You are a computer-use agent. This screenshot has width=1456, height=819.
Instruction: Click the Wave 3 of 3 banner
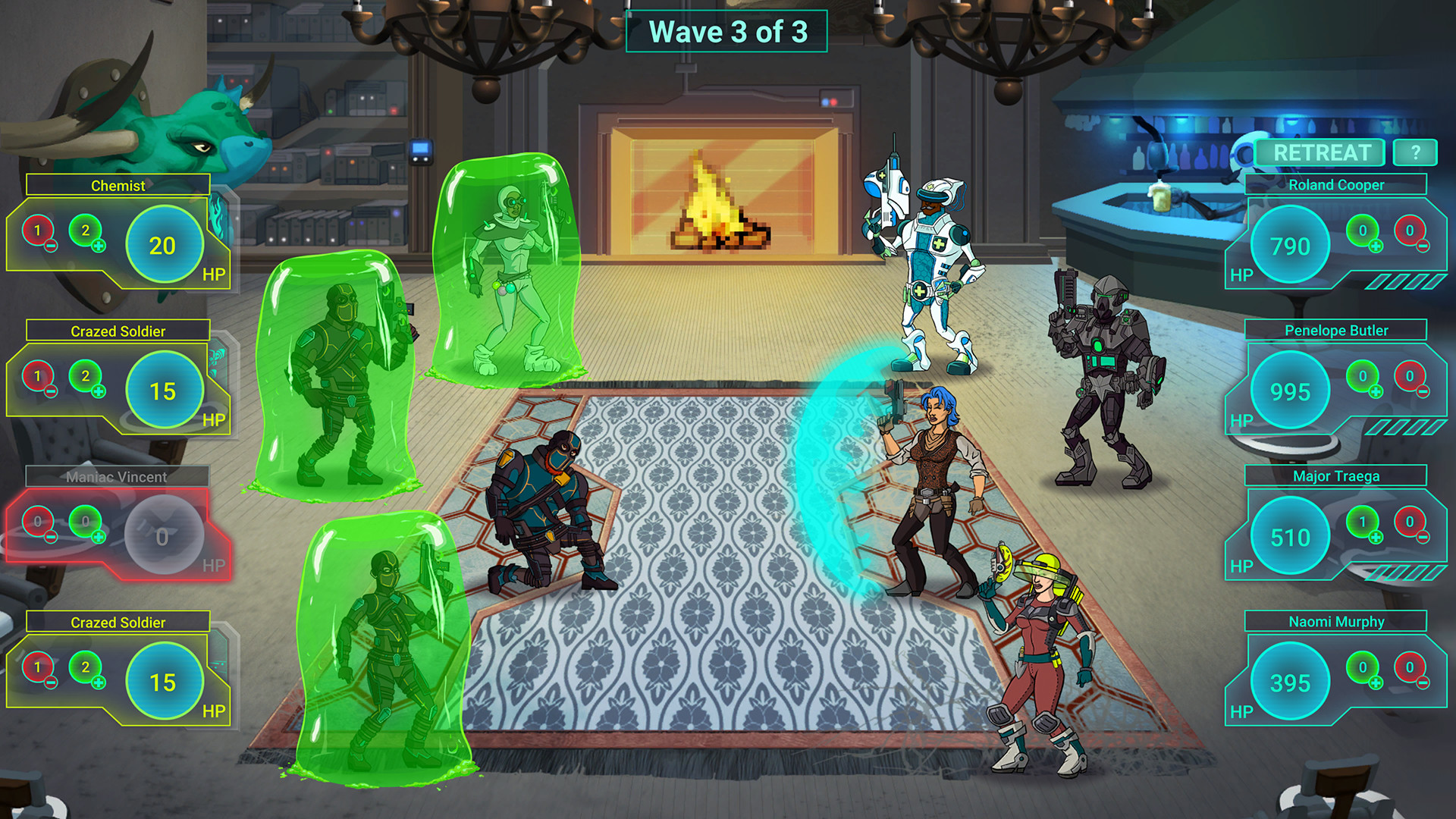coord(728,32)
